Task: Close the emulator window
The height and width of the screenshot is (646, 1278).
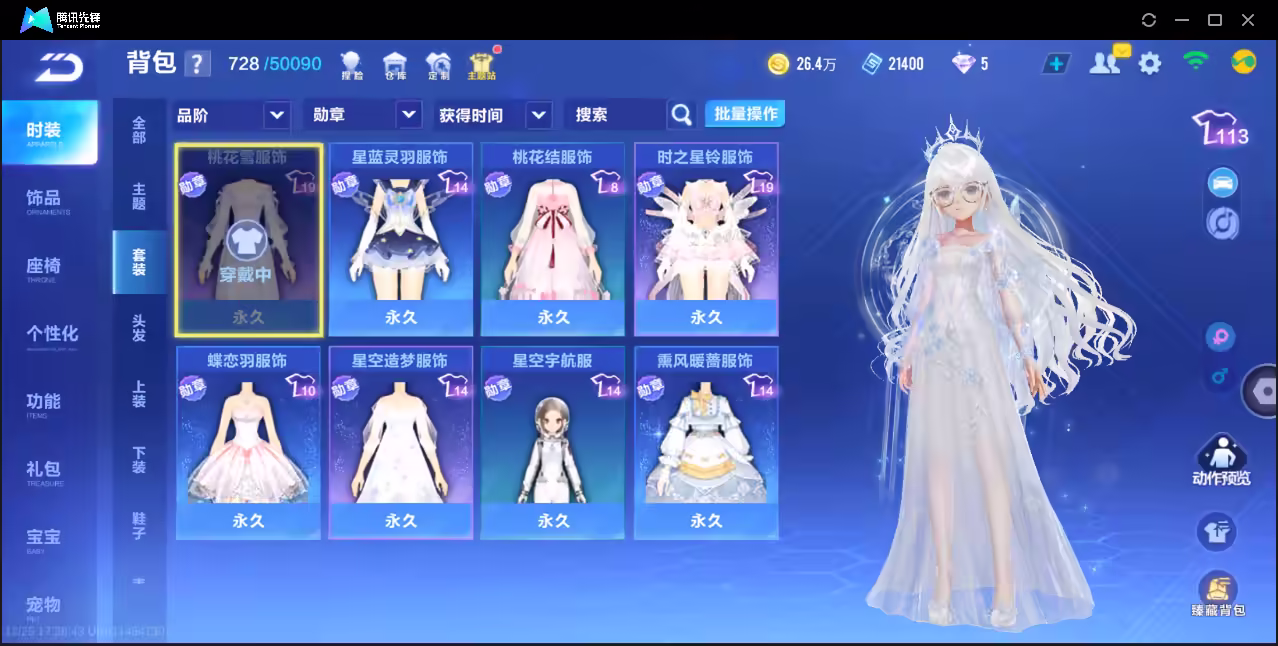Action: 1247,20
